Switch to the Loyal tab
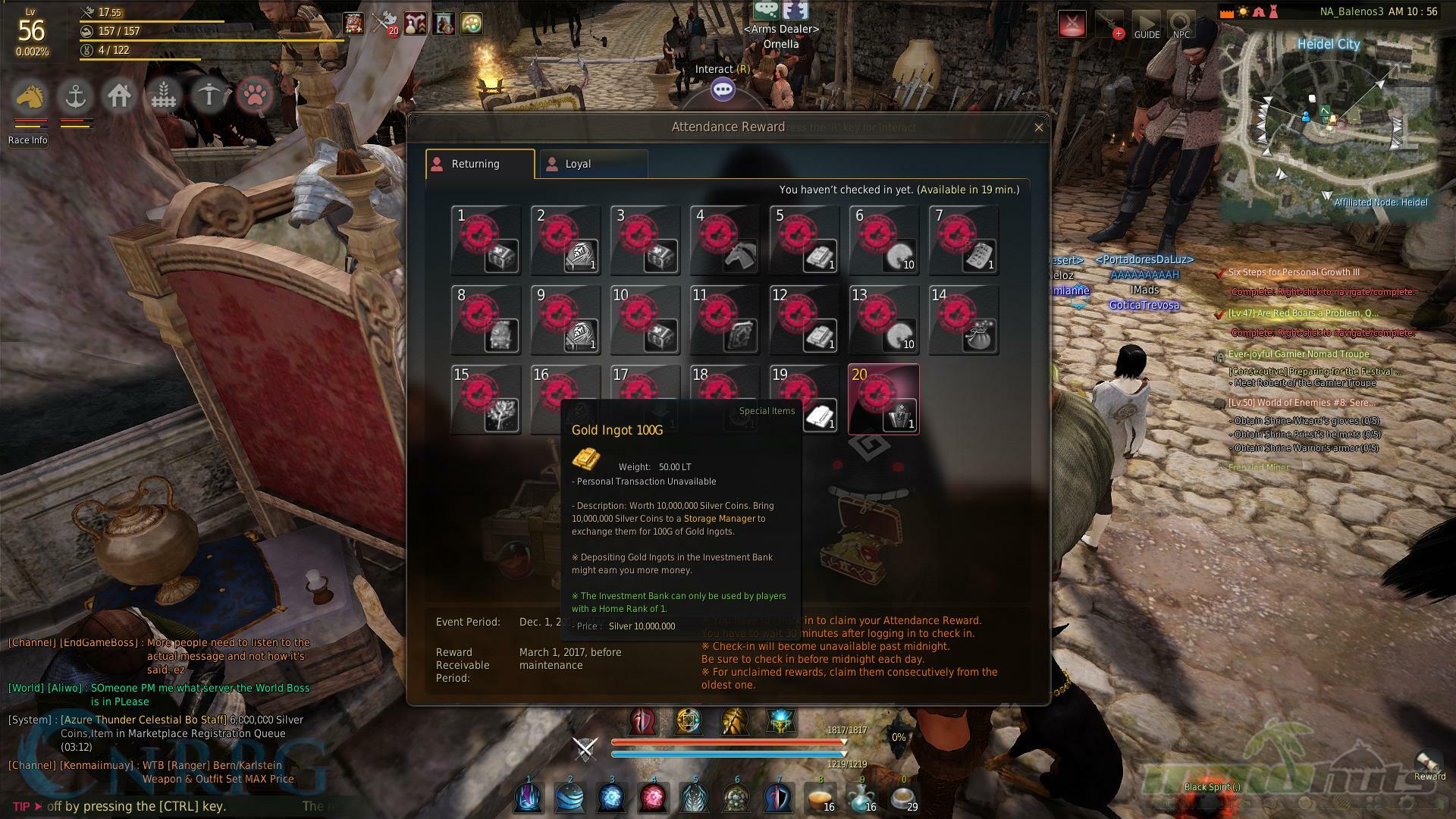The width and height of the screenshot is (1456, 819). tap(591, 164)
